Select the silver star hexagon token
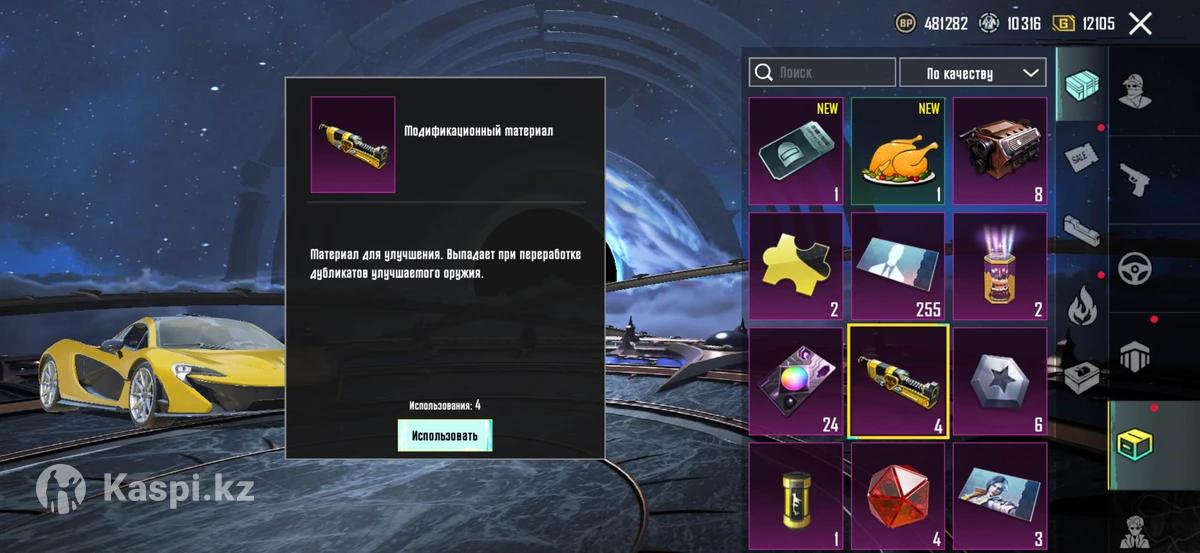This screenshot has height=553, width=1200. (999, 382)
